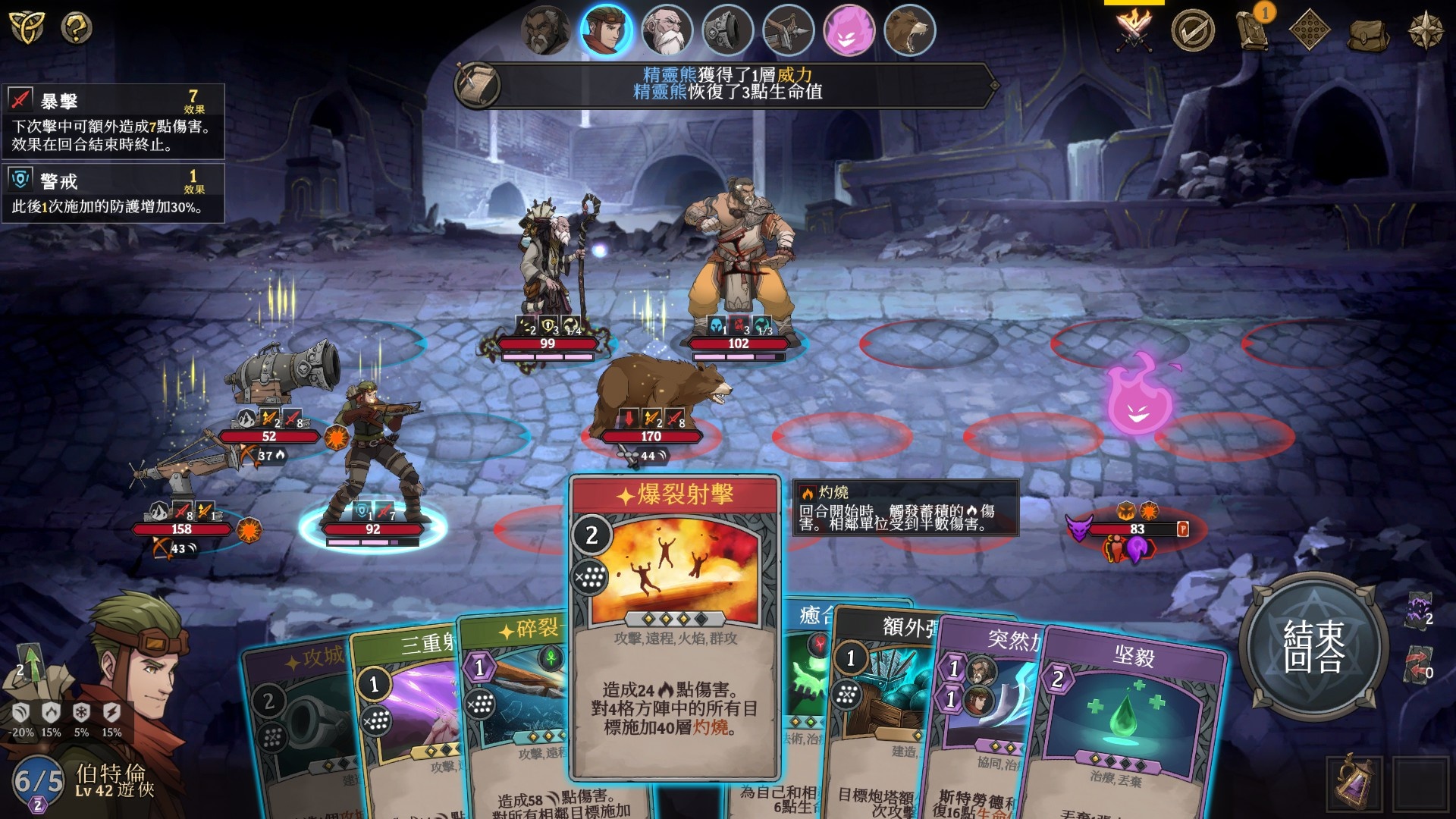Open the satchel inventory bag icon
This screenshot has width=1456, height=819.
click(x=1367, y=33)
